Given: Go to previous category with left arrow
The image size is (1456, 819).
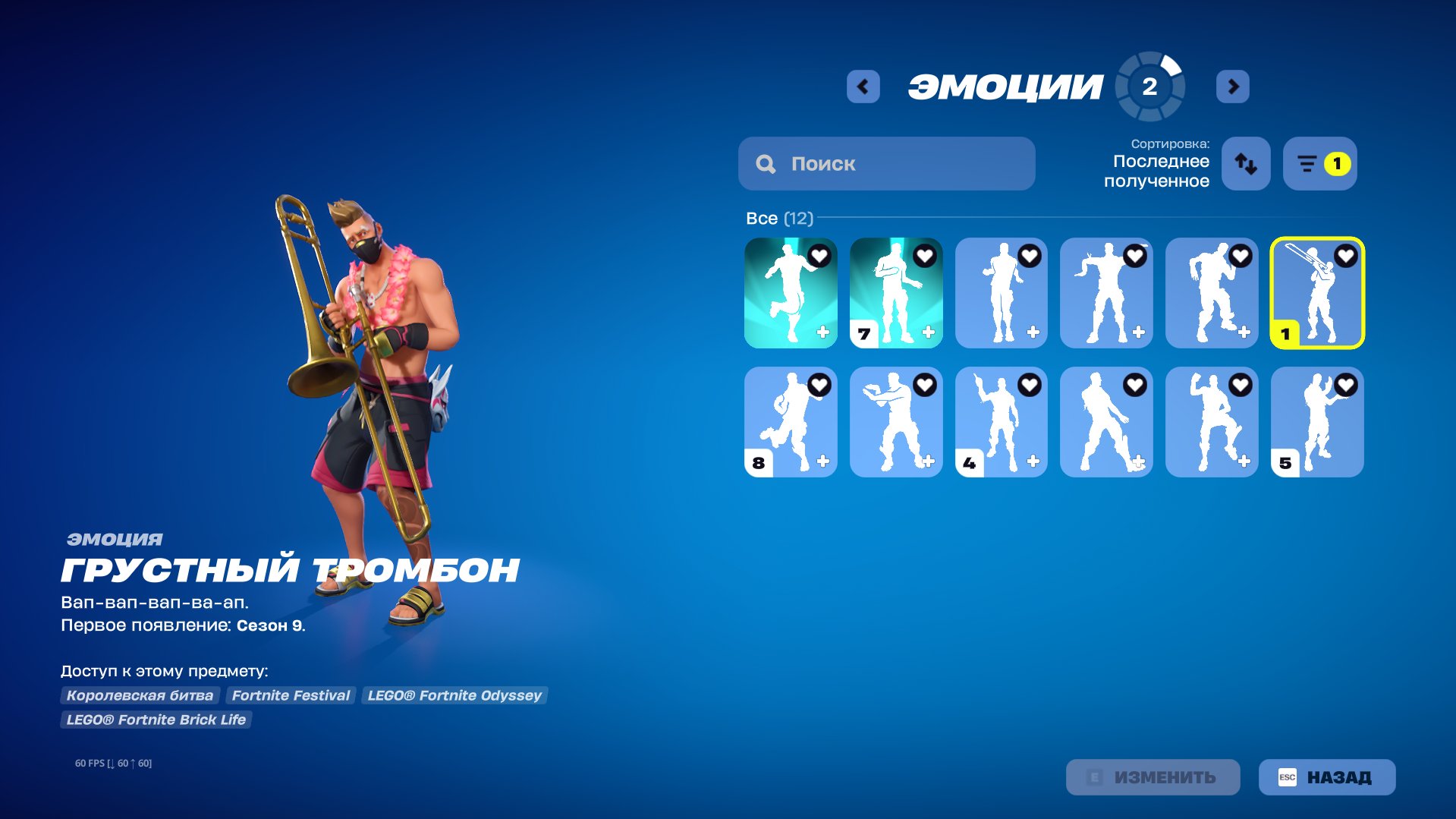Looking at the screenshot, I should coord(863,86).
